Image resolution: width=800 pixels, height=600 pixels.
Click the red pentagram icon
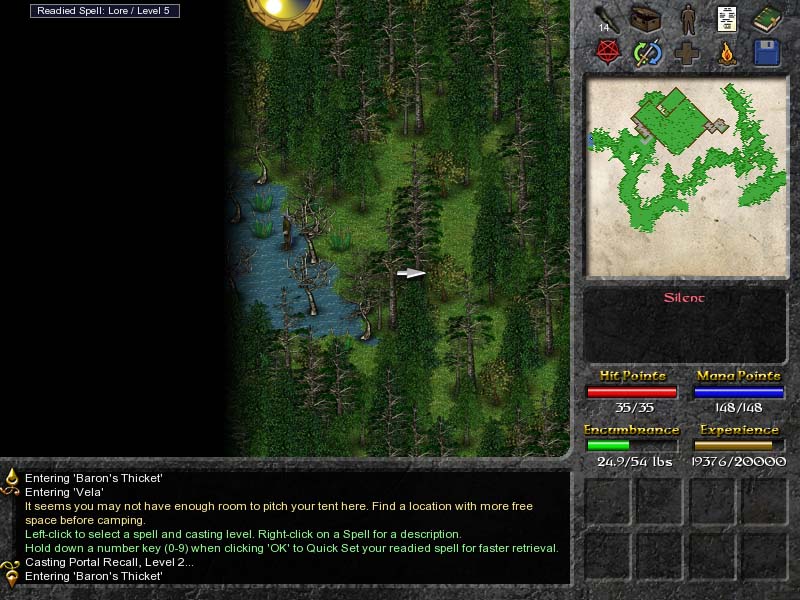pos(606,53)
